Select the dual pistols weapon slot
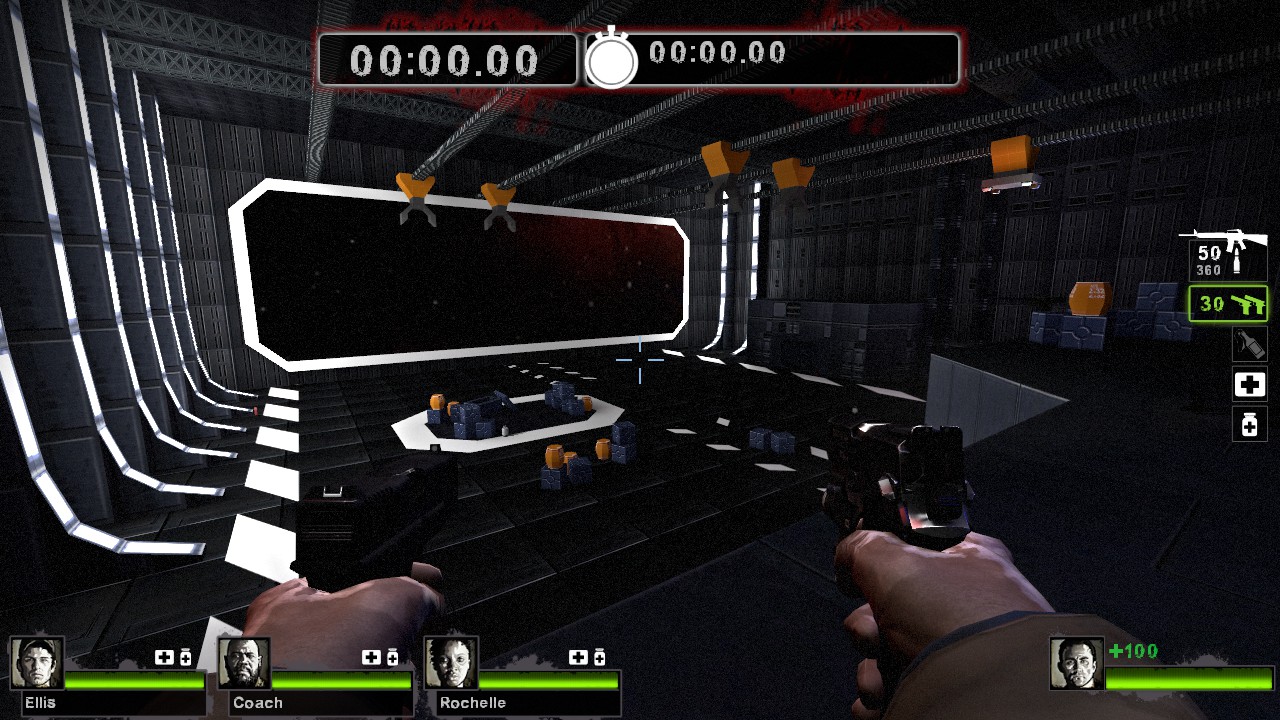 (x=1228, y=304)
